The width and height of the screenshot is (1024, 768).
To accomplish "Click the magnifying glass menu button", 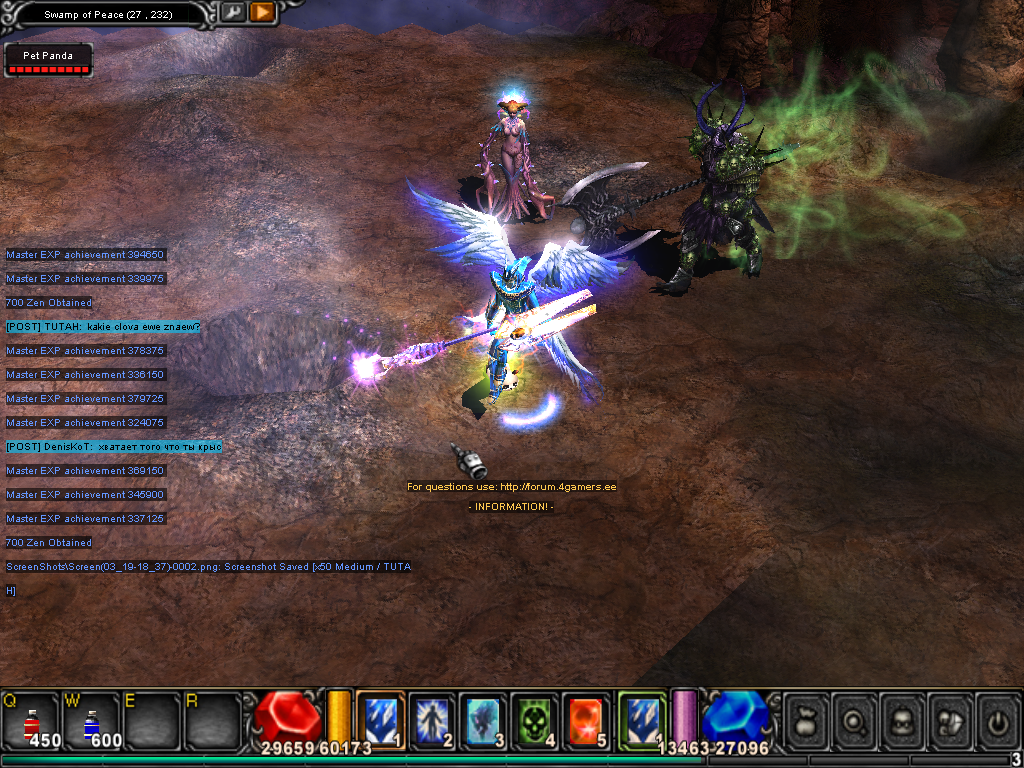I will (x=854, y=720).
